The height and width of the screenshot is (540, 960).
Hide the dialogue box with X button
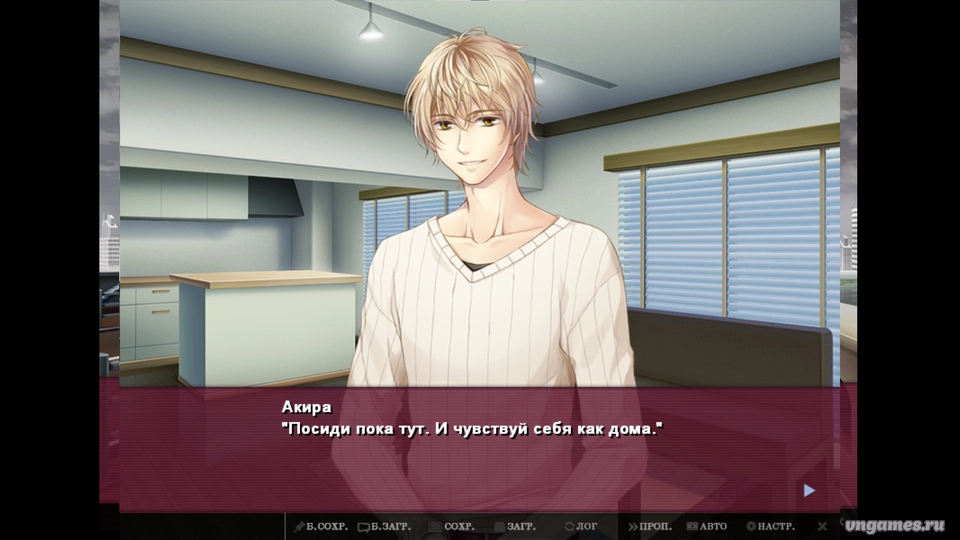[x=822, y=526]
